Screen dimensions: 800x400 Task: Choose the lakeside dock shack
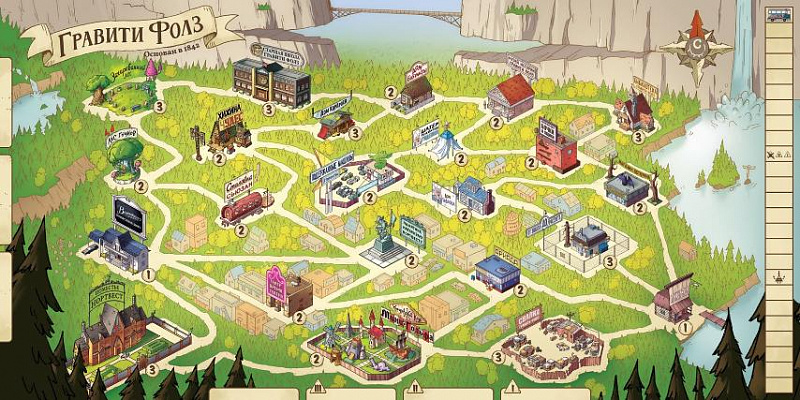675,296
